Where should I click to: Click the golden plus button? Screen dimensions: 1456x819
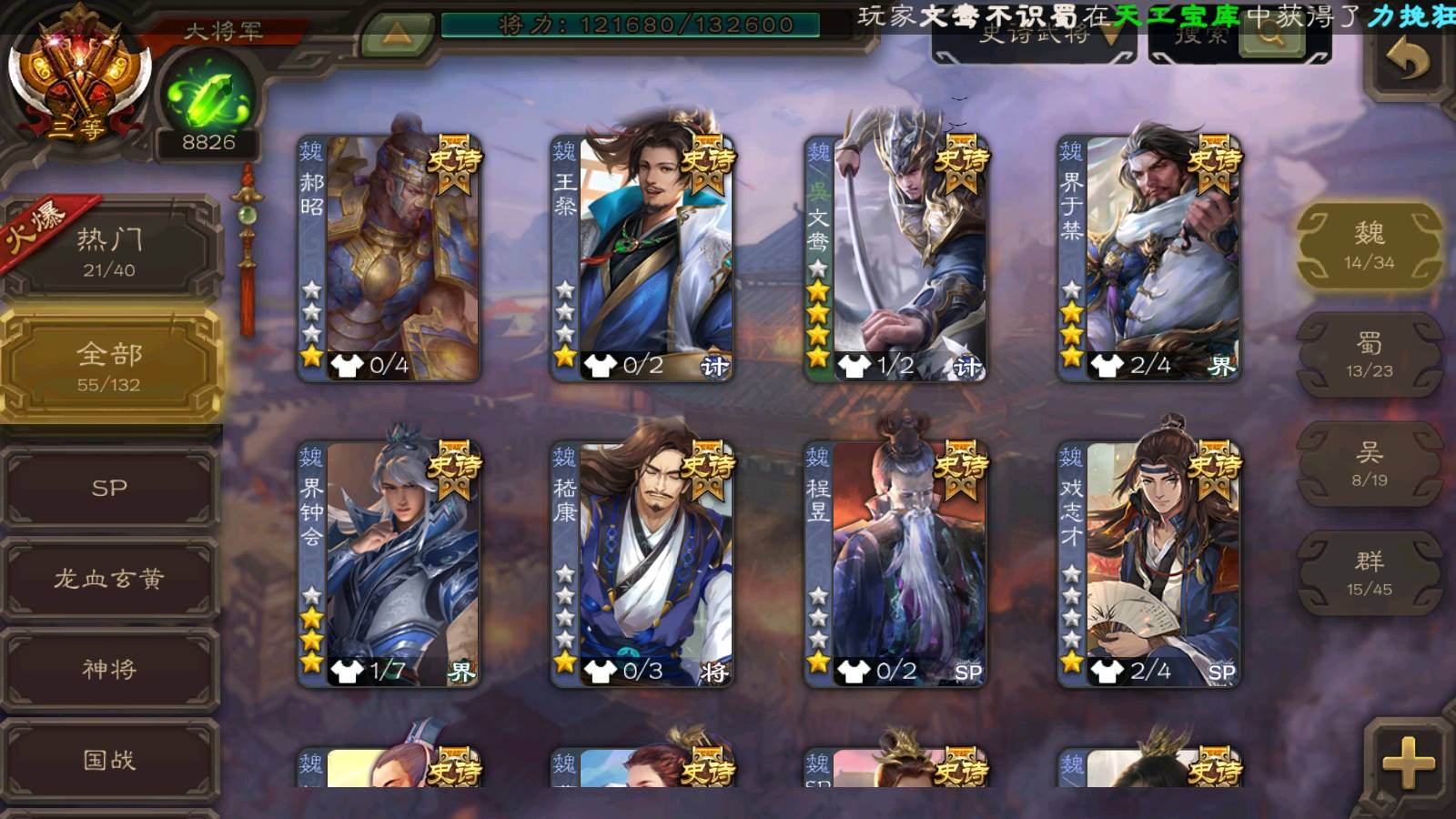point(1408,763)
